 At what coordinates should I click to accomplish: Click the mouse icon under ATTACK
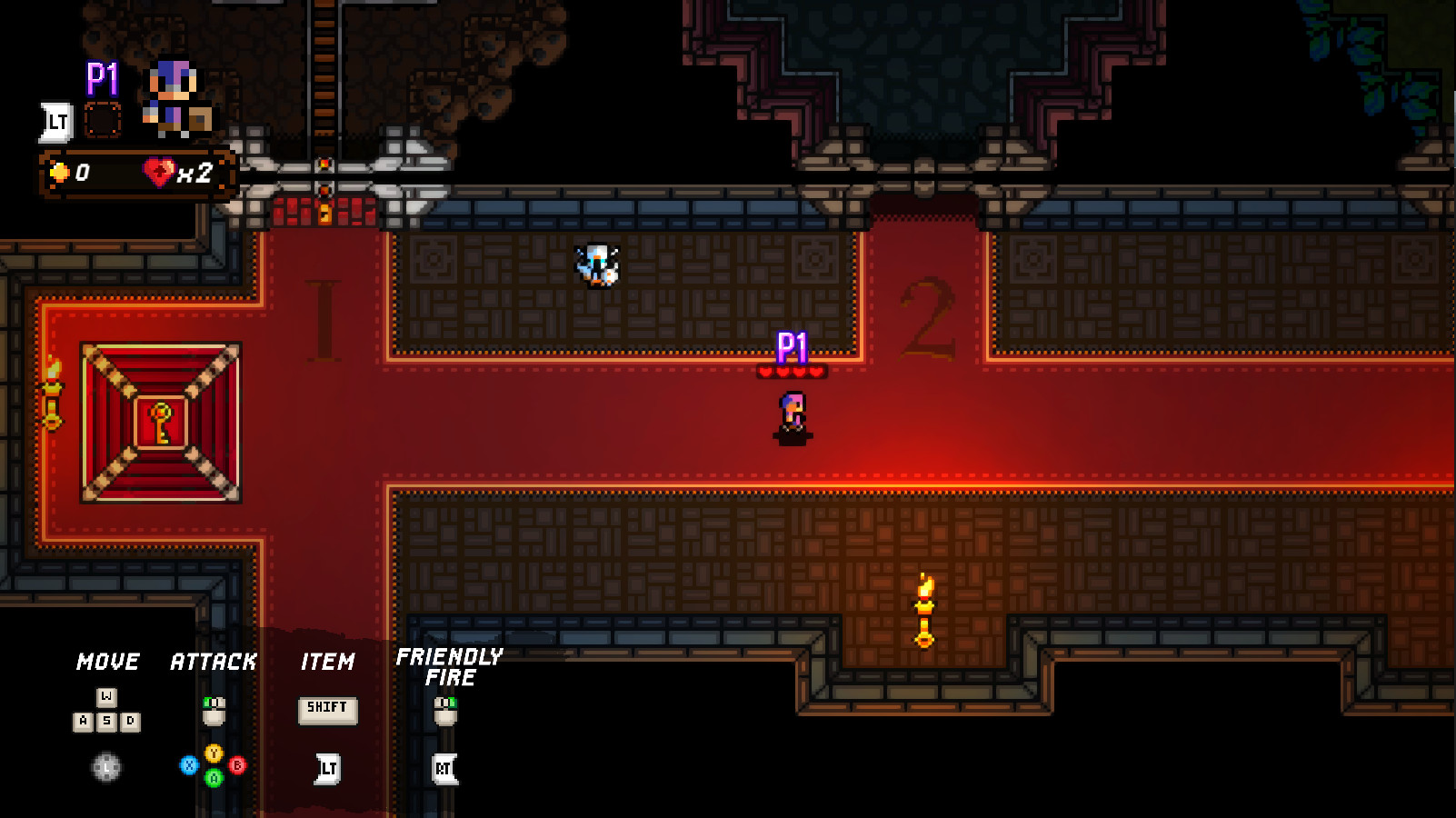click(x=213, y=711)
